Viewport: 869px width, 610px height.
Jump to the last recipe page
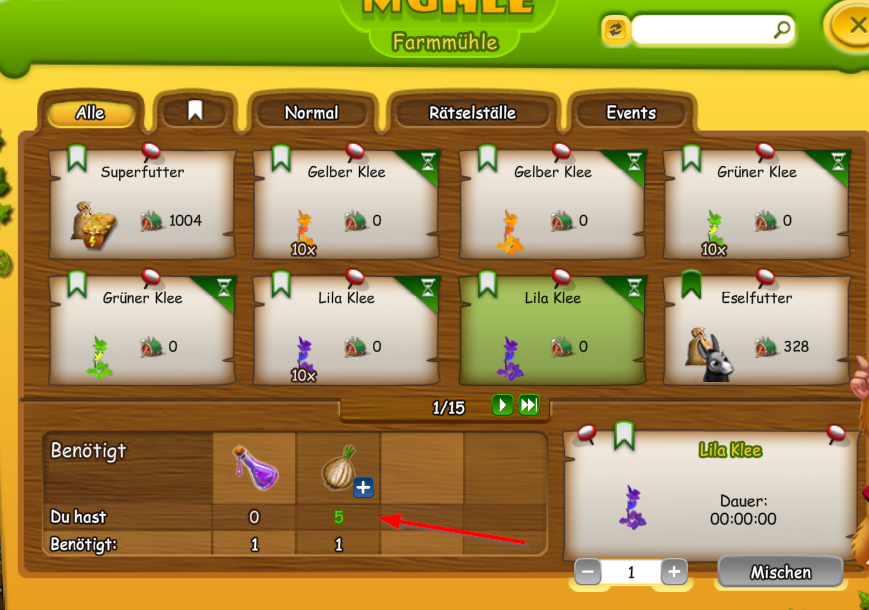[529, 405]
